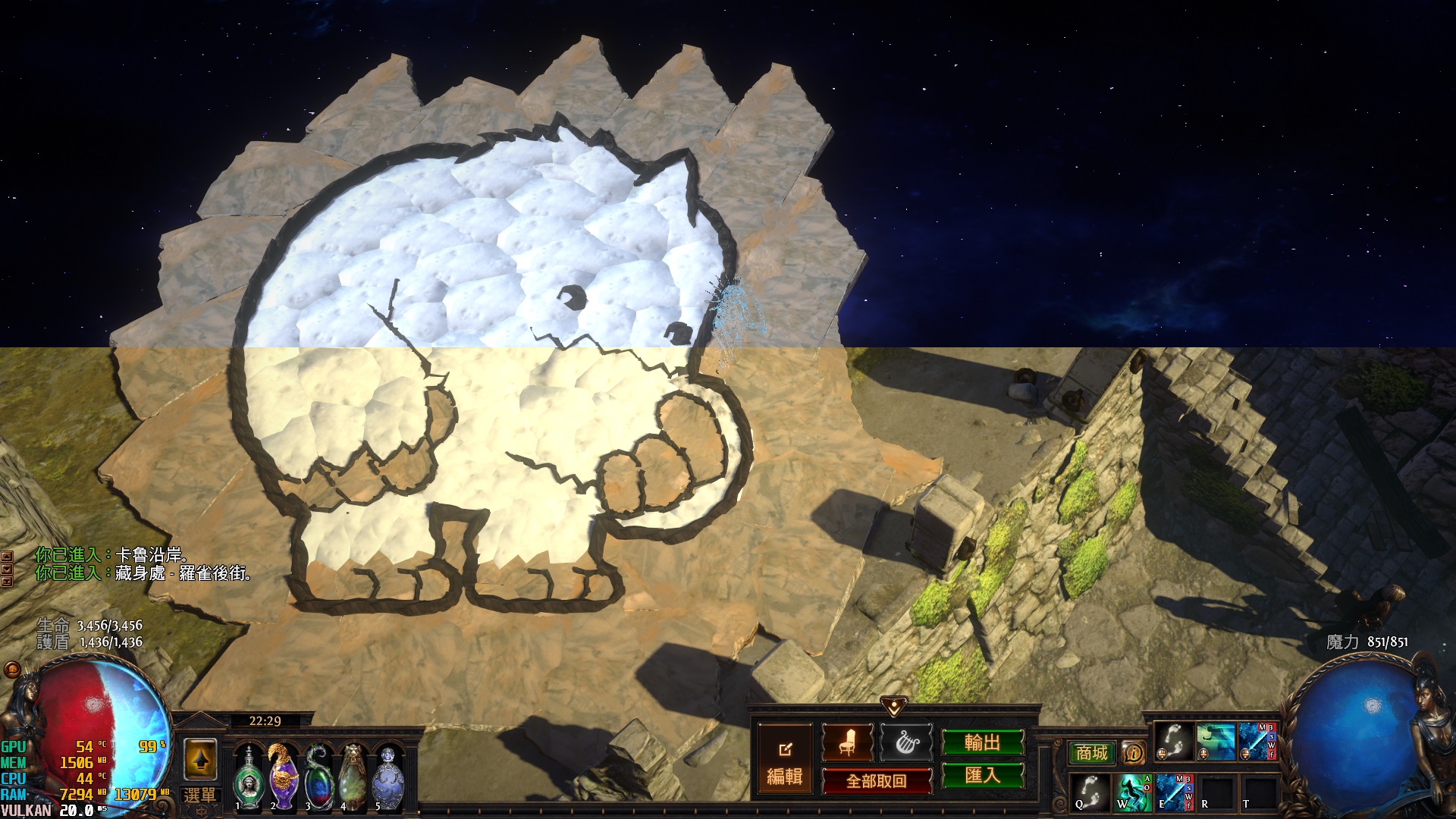The width and height of the screenshot is (1456, 819).
Task: Select the harp music icon
Action: pyautogui.click(x=906, y=743)
